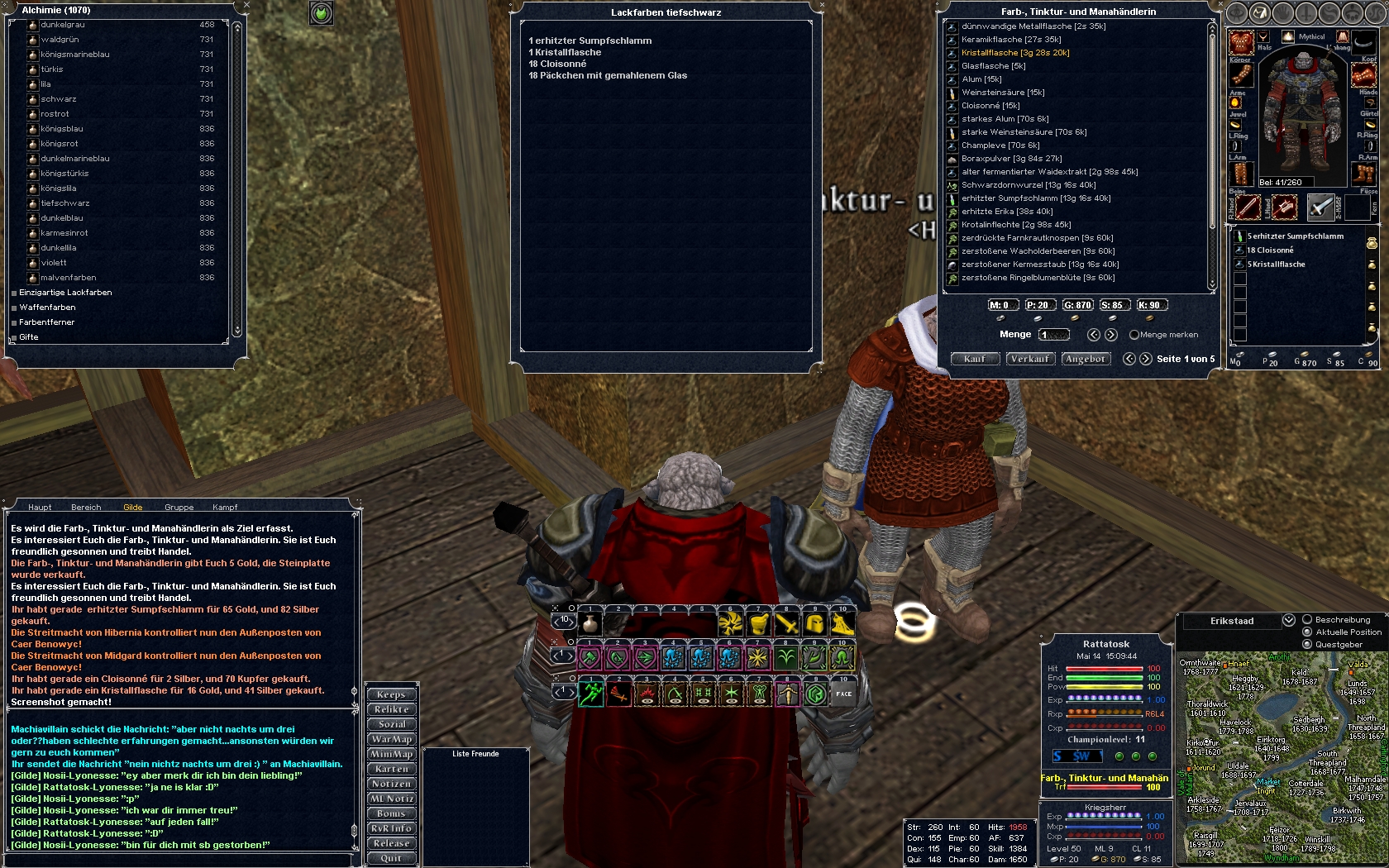Image resolution: width=1389 pixels, height=868 pixels.
Task: Buy with the Kauf button
Action: click(x=975, y=359)
